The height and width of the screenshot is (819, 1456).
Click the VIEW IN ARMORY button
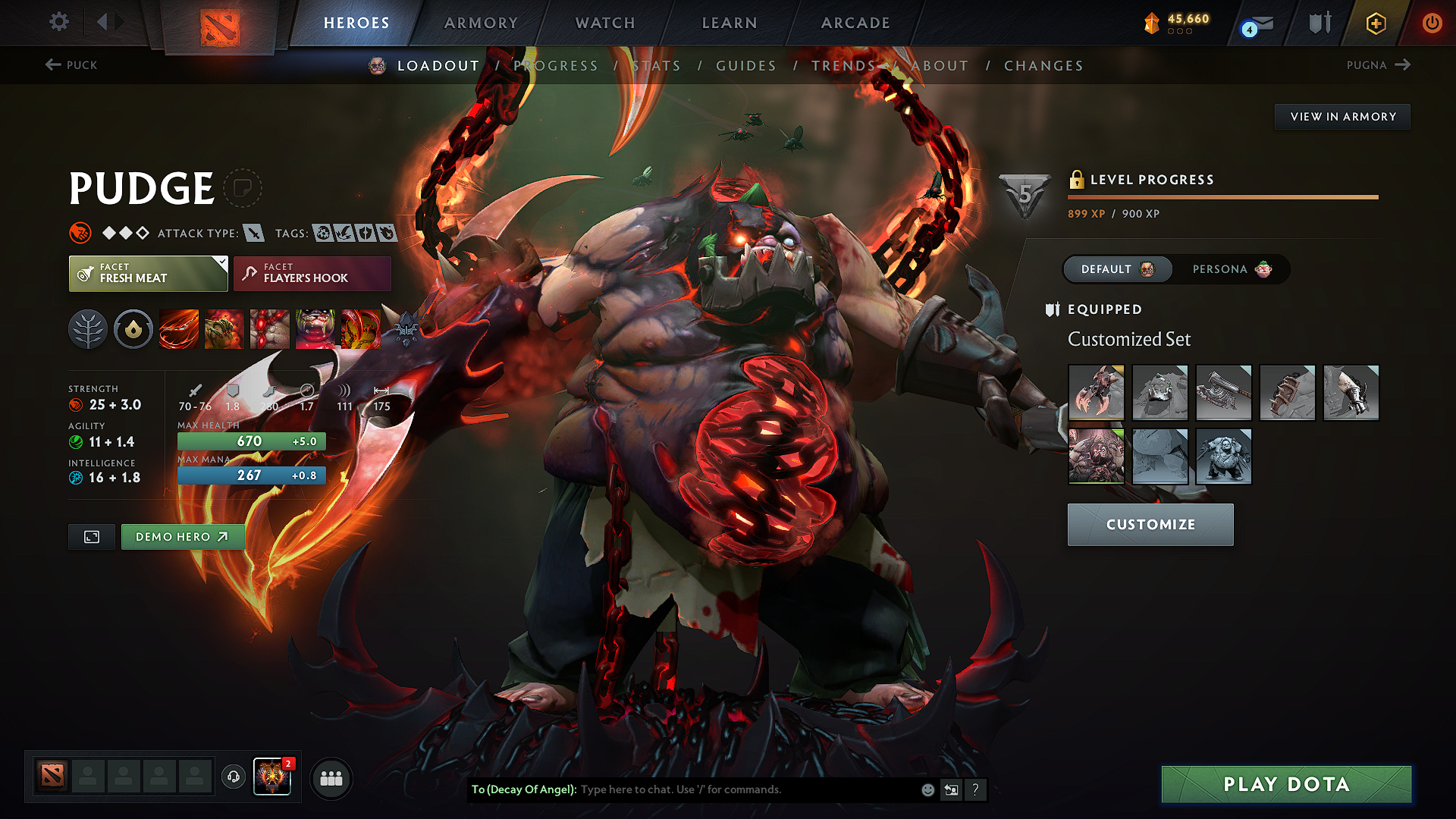1341,116
